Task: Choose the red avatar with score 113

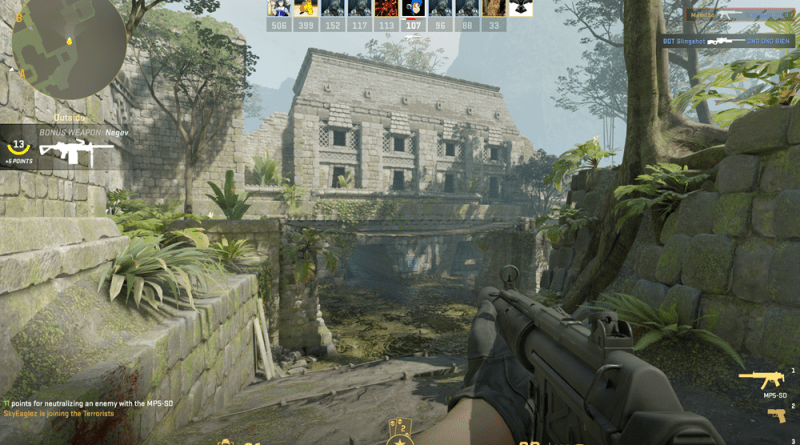Action: pyautogui.click(x=386, y=8)
